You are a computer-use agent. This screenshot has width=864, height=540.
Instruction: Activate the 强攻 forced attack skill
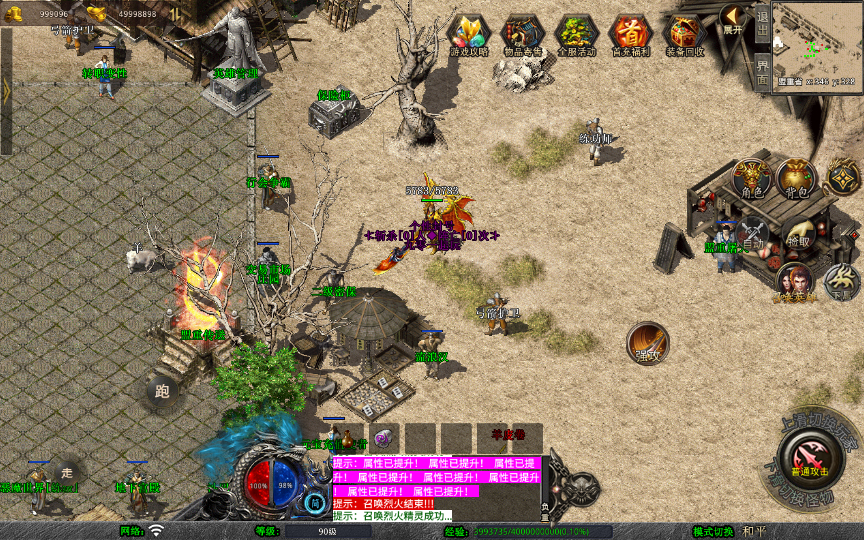(648, 343)
